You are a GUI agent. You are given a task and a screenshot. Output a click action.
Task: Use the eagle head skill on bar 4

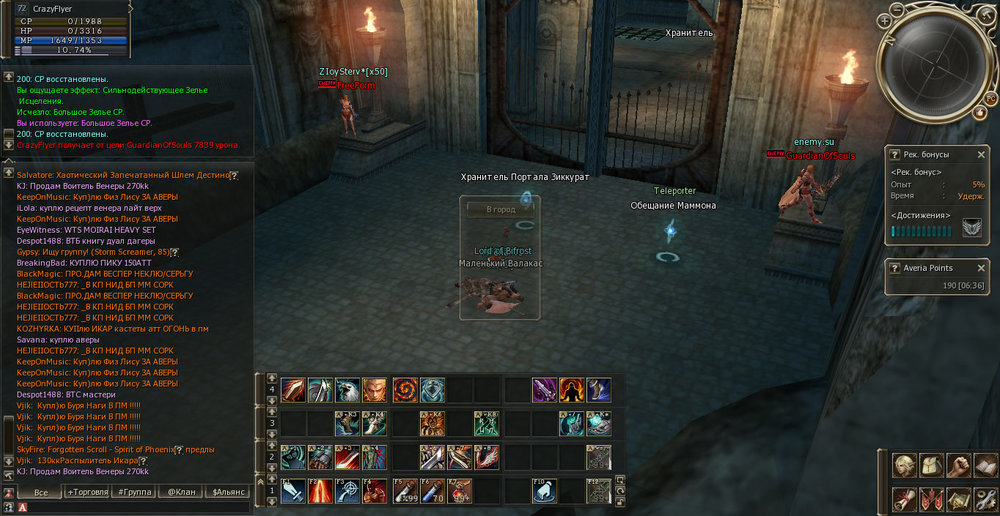(x=347, y=390)
